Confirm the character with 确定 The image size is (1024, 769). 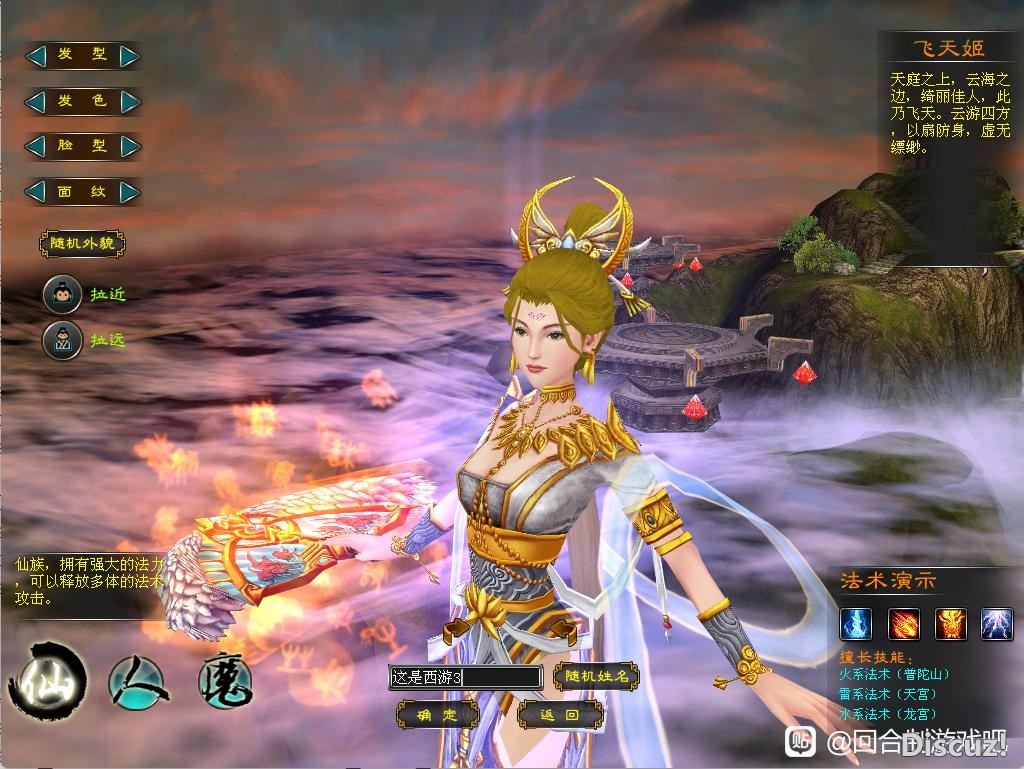437,715
